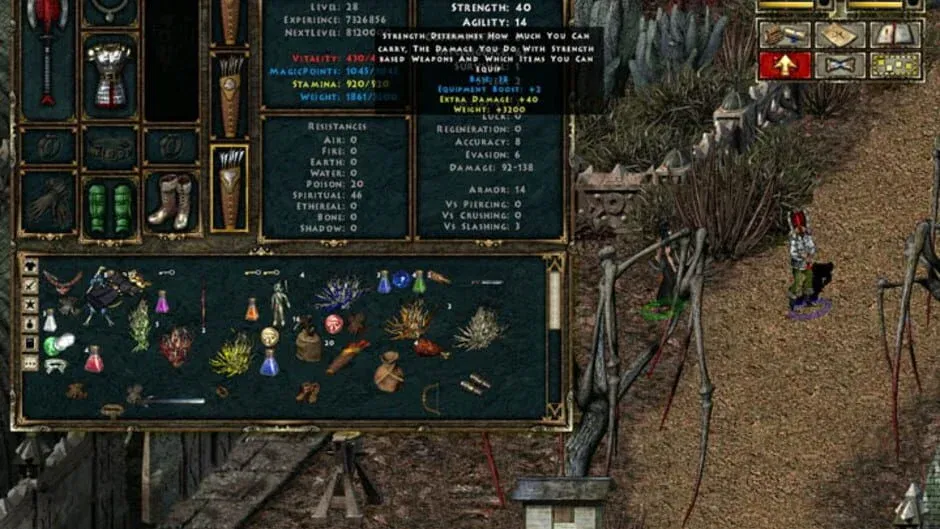
Task: Open the scroll and chest button
Action: tap(784, 35)
